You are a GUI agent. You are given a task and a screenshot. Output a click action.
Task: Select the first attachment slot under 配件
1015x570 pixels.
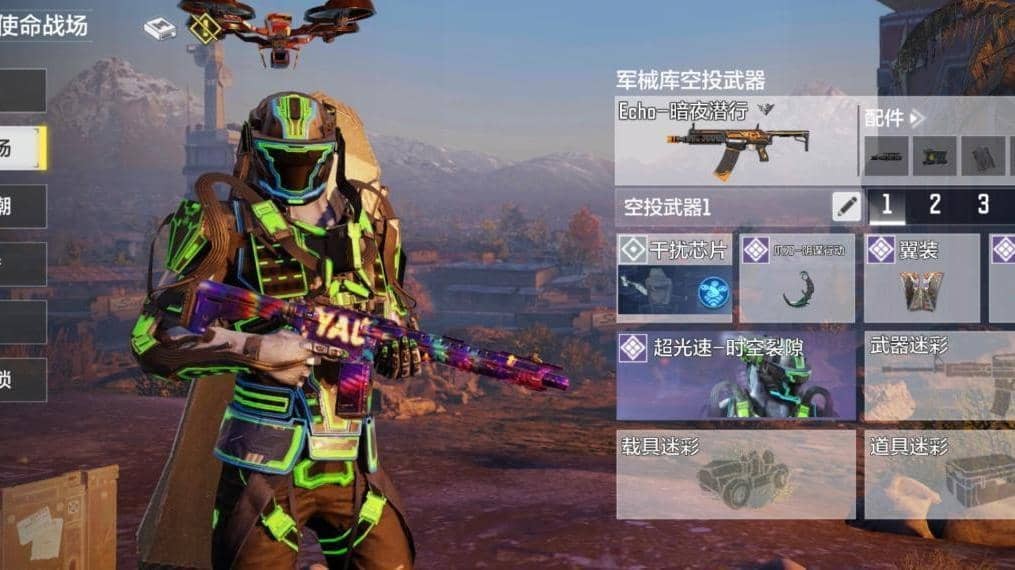[886, 156]
